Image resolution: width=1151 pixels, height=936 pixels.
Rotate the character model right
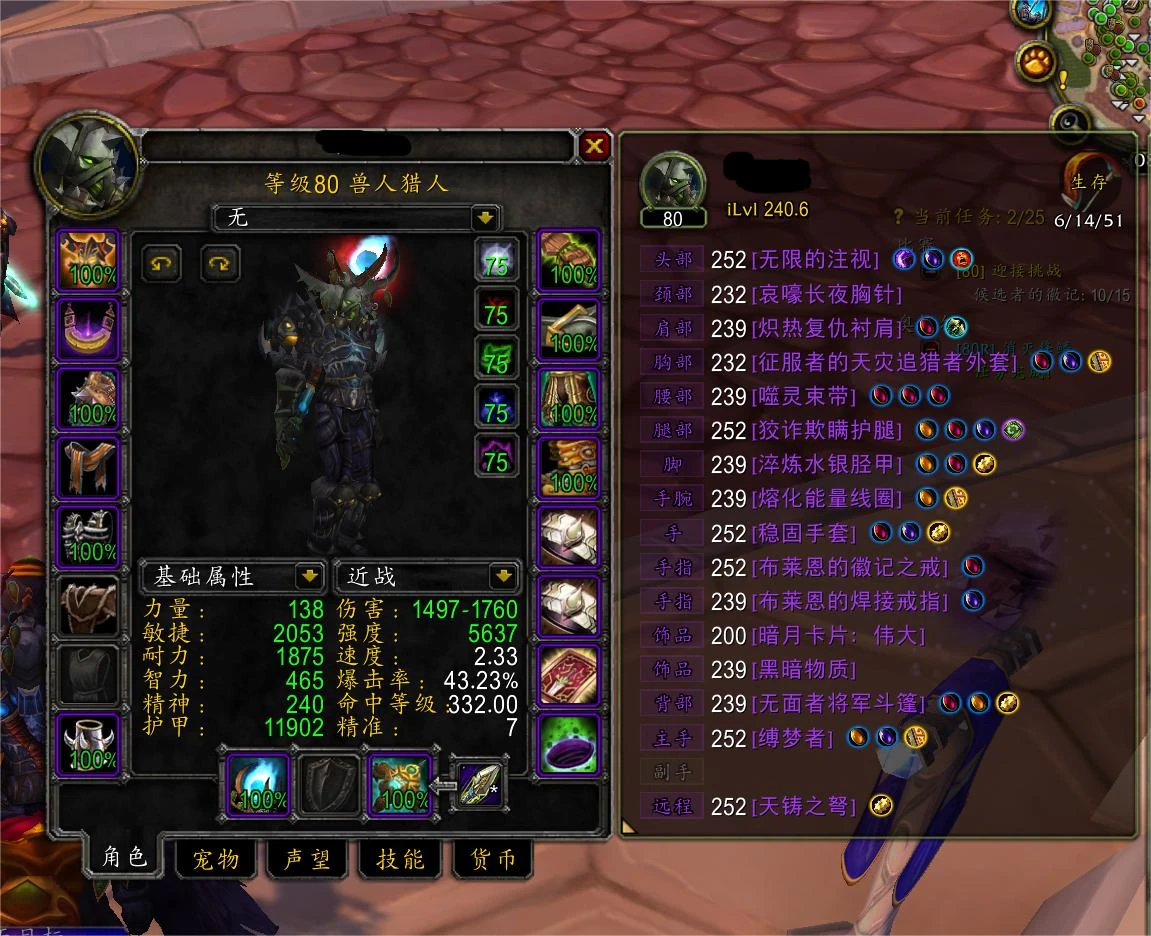click(x=219, y=264)
